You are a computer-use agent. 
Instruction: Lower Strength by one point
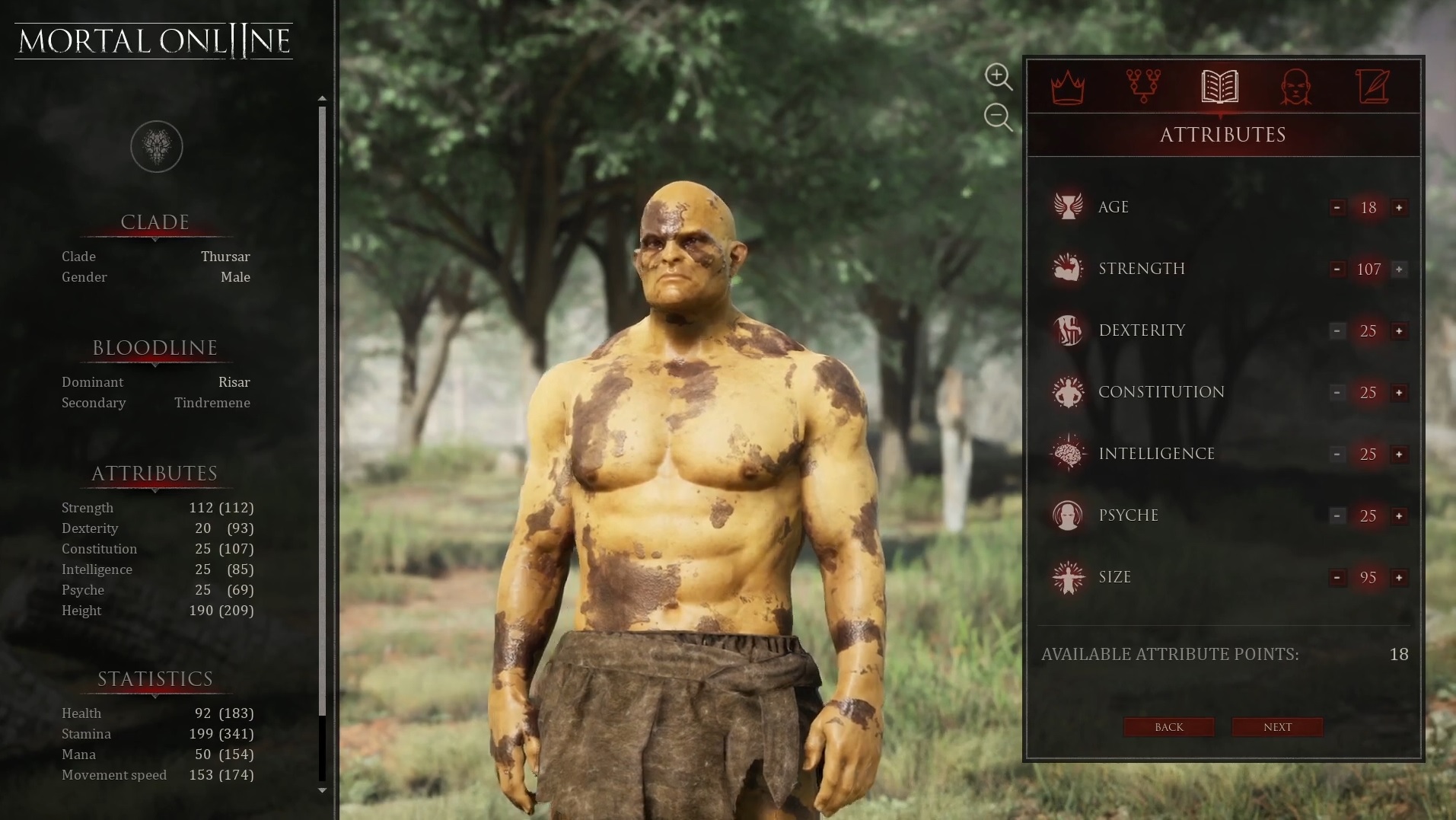1337,270
